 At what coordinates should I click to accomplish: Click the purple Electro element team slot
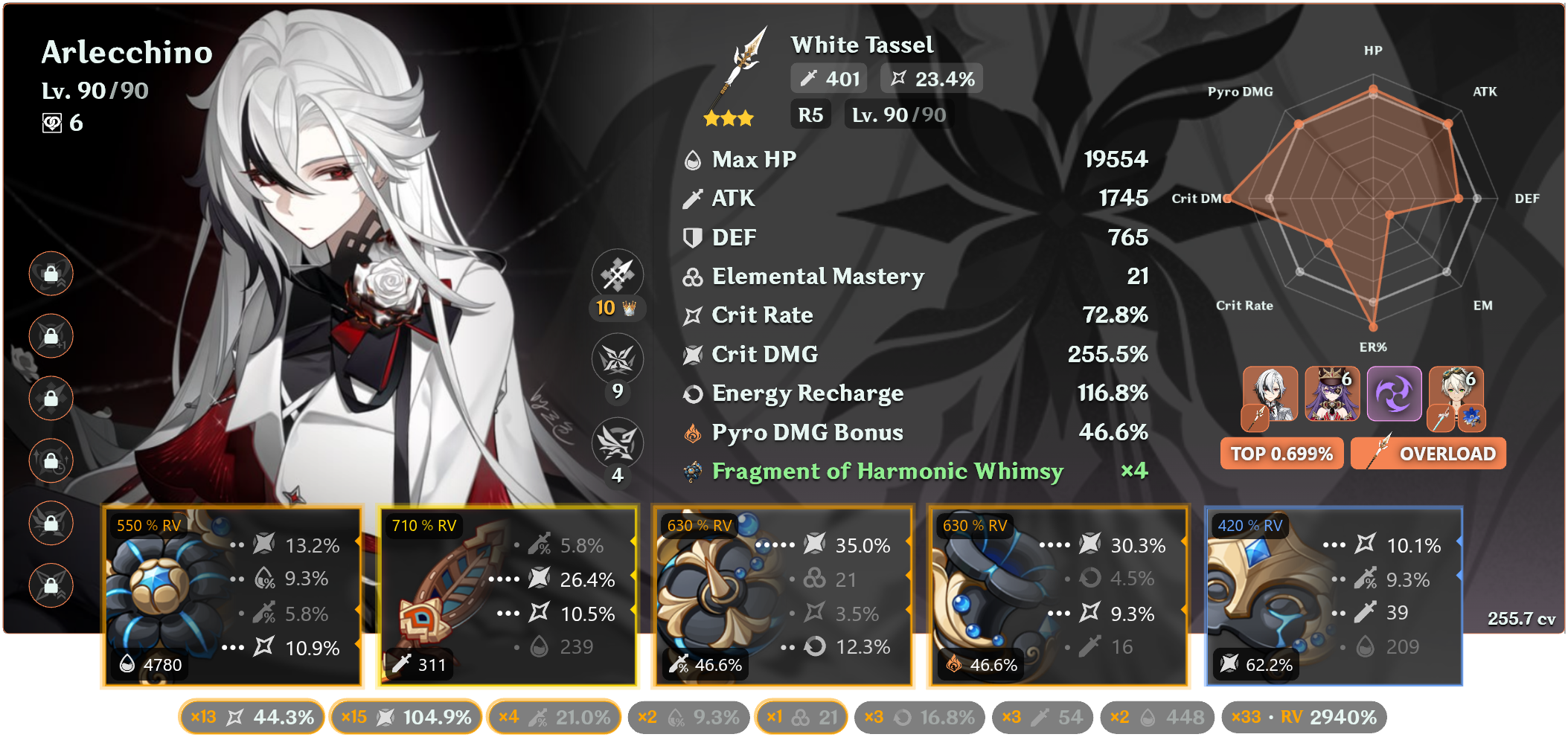pos(1394,394)
